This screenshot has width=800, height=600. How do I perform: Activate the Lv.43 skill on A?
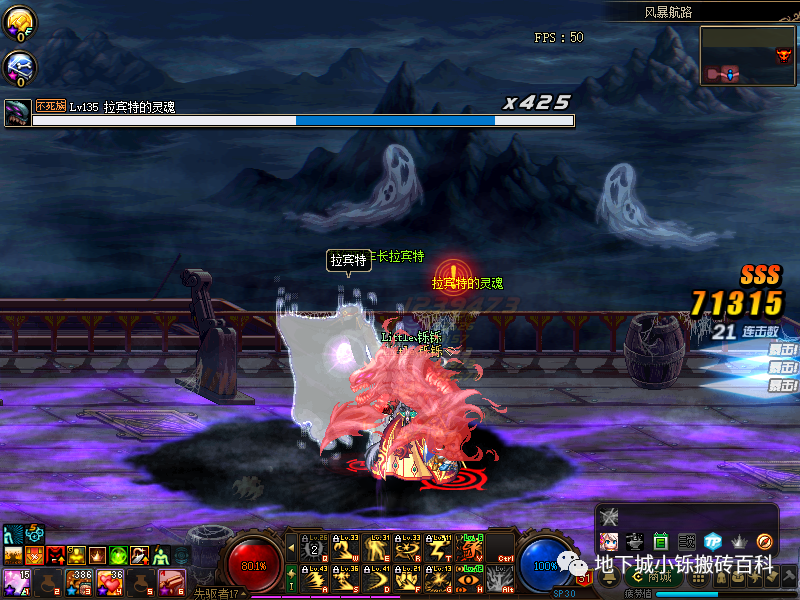click(x=316, y=578)
